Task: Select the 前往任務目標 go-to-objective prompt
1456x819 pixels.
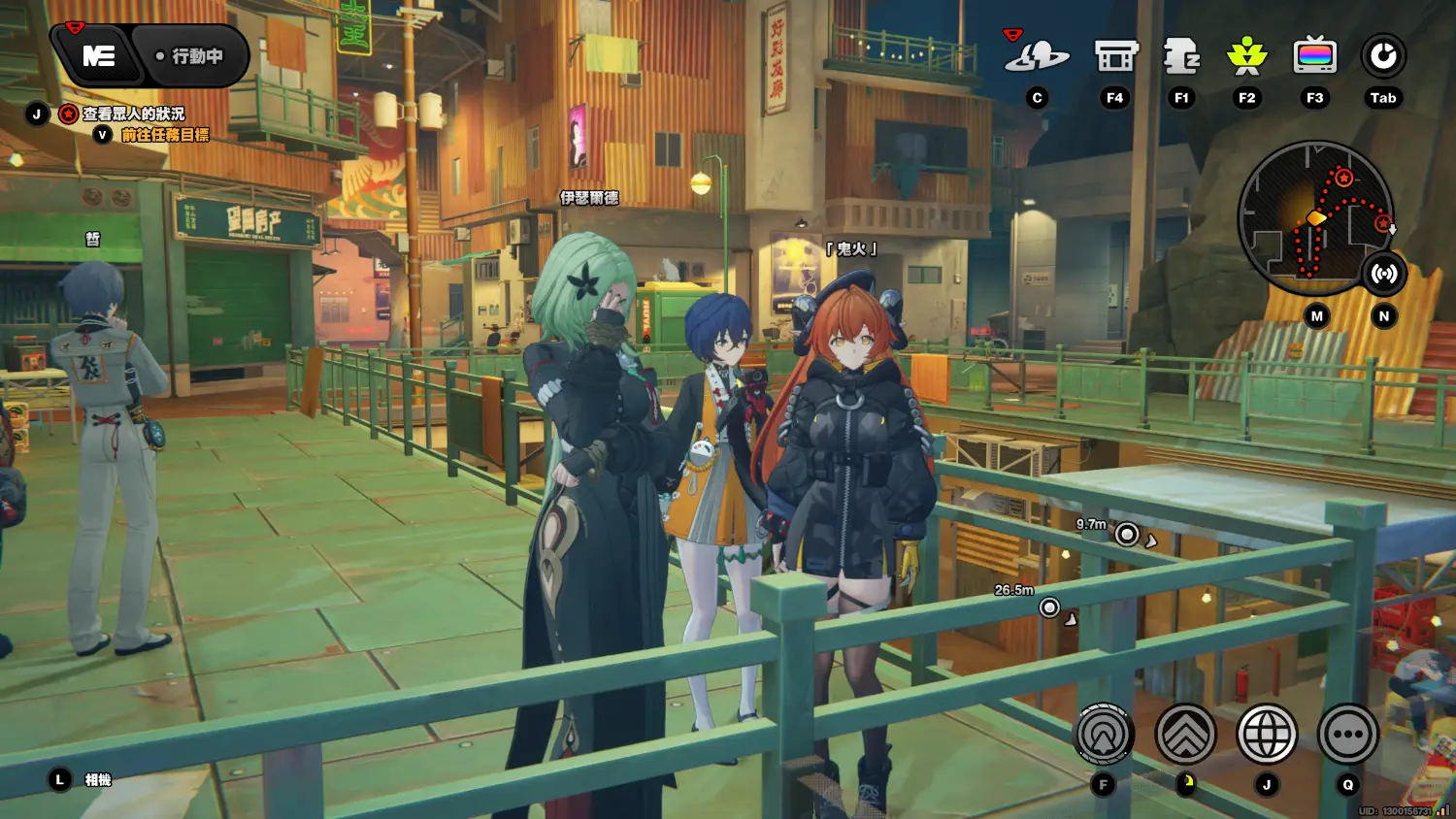Action: (x=164, y=135)
